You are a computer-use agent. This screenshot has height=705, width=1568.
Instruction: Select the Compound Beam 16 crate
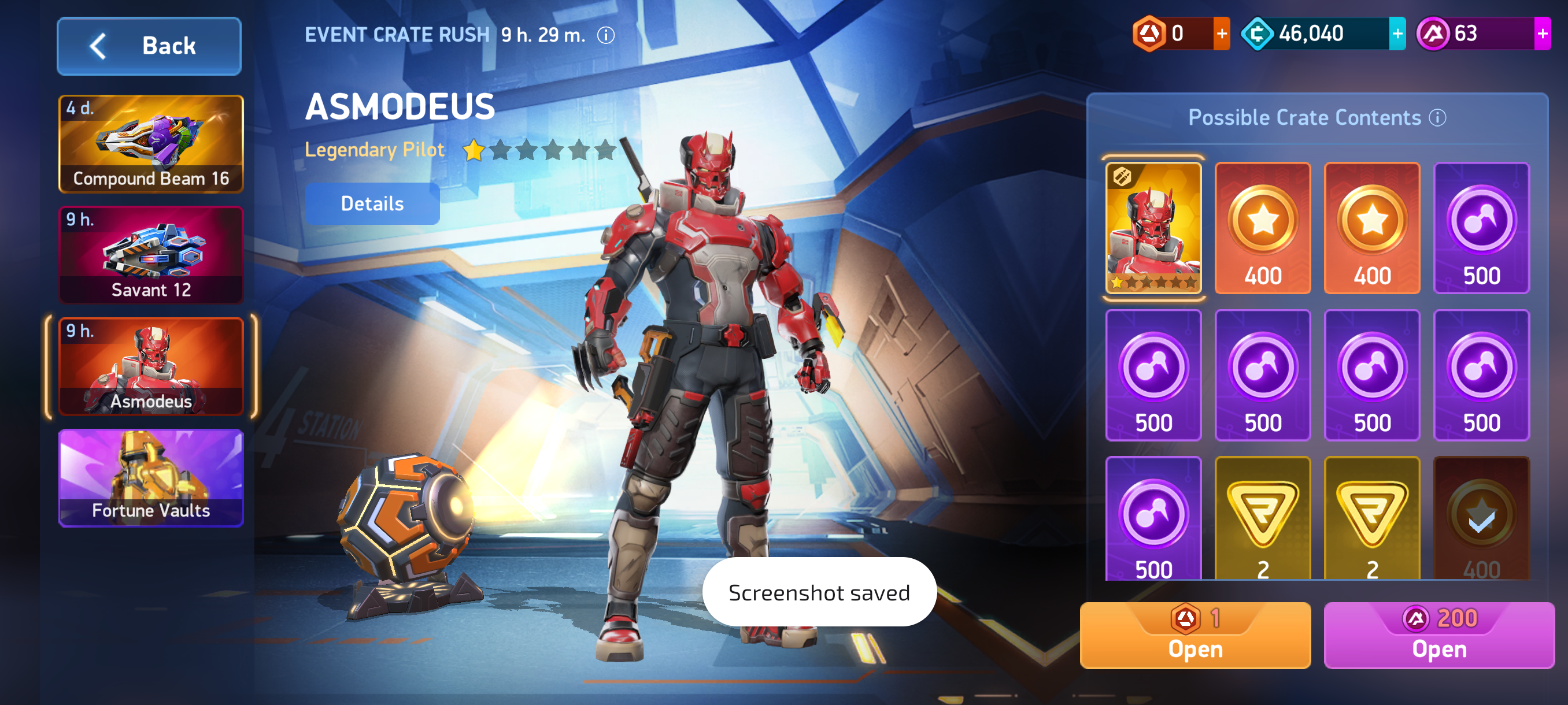[151, 143]
